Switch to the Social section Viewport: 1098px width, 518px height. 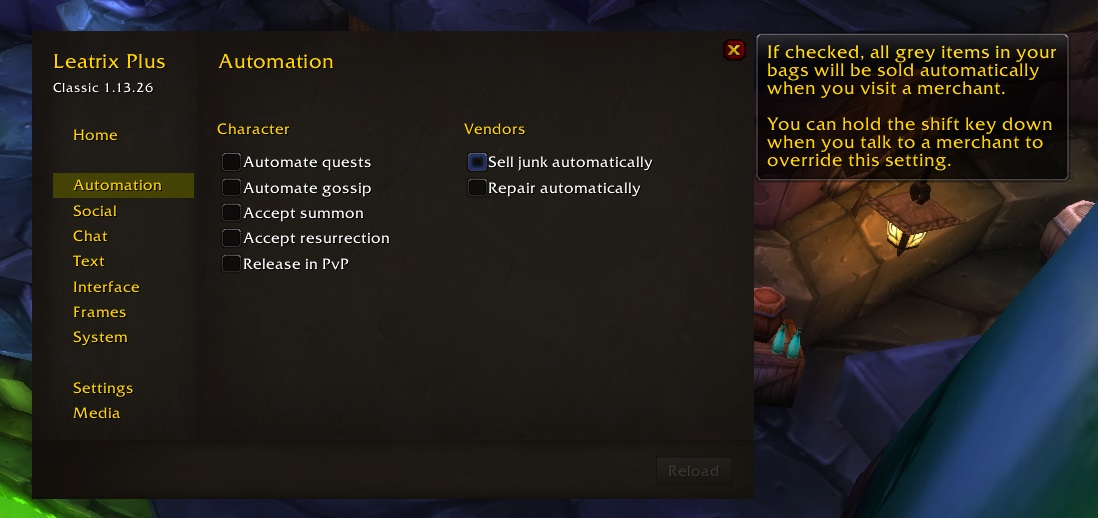pos(95,211)
